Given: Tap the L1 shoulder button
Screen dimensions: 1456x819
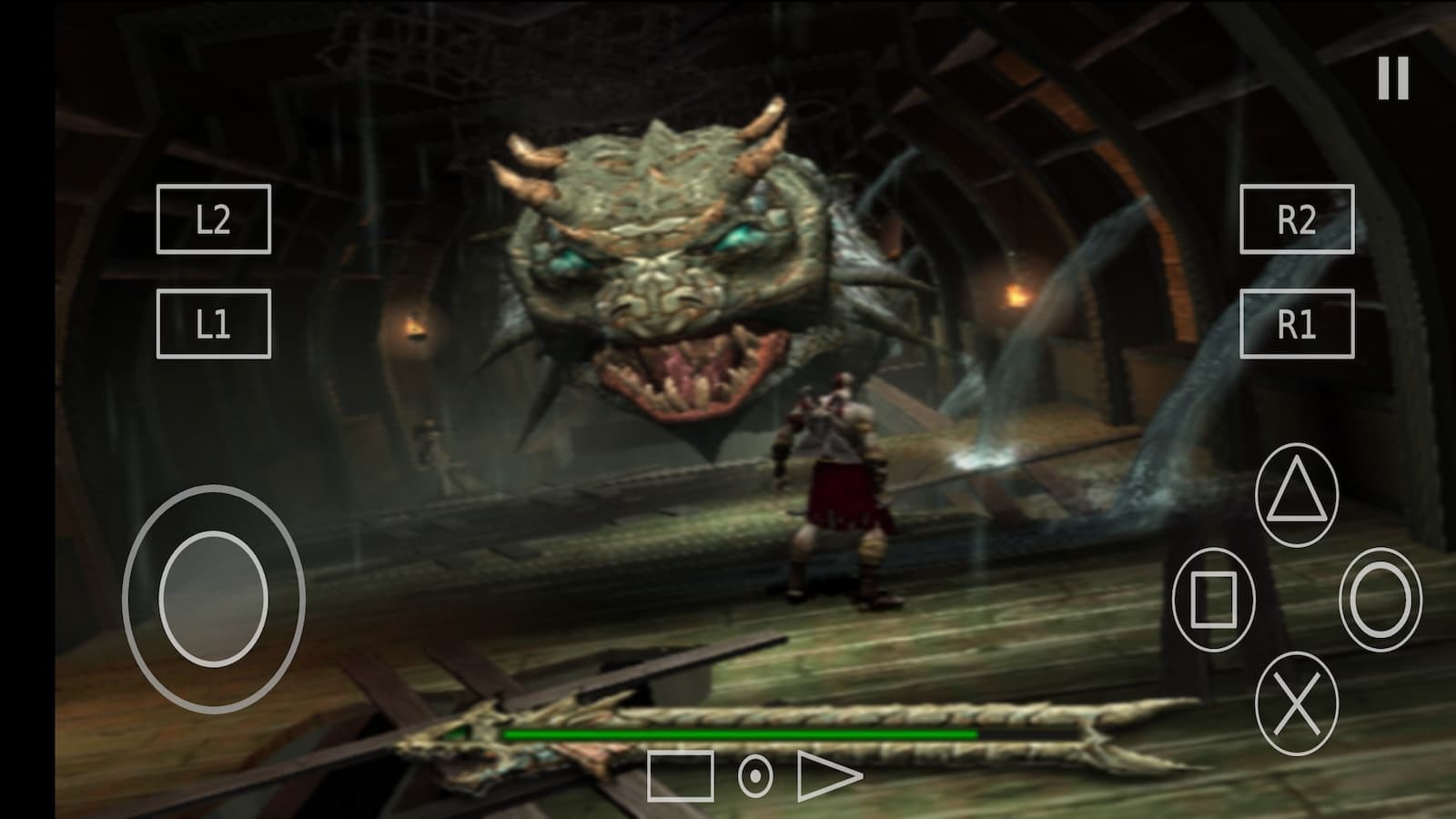Looking at the screenshot, I should (214, 324).
